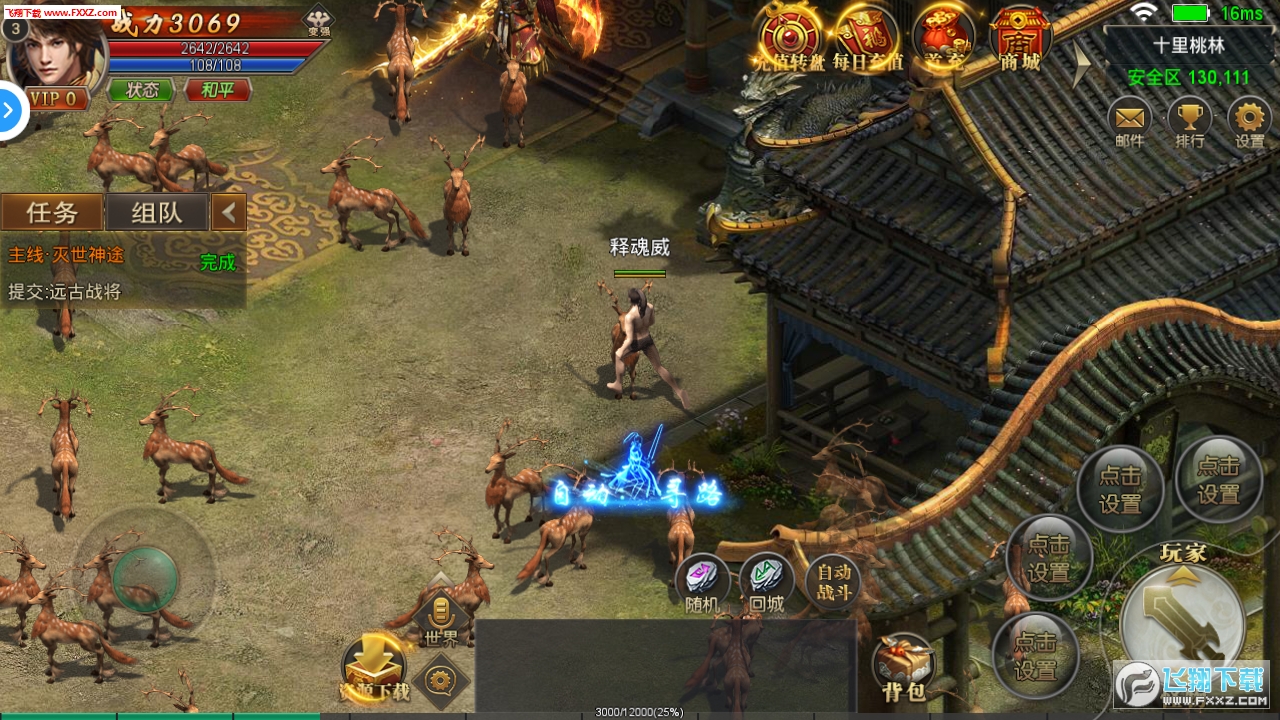Open the 充值转盘 recharge wheel

point(790,38)
